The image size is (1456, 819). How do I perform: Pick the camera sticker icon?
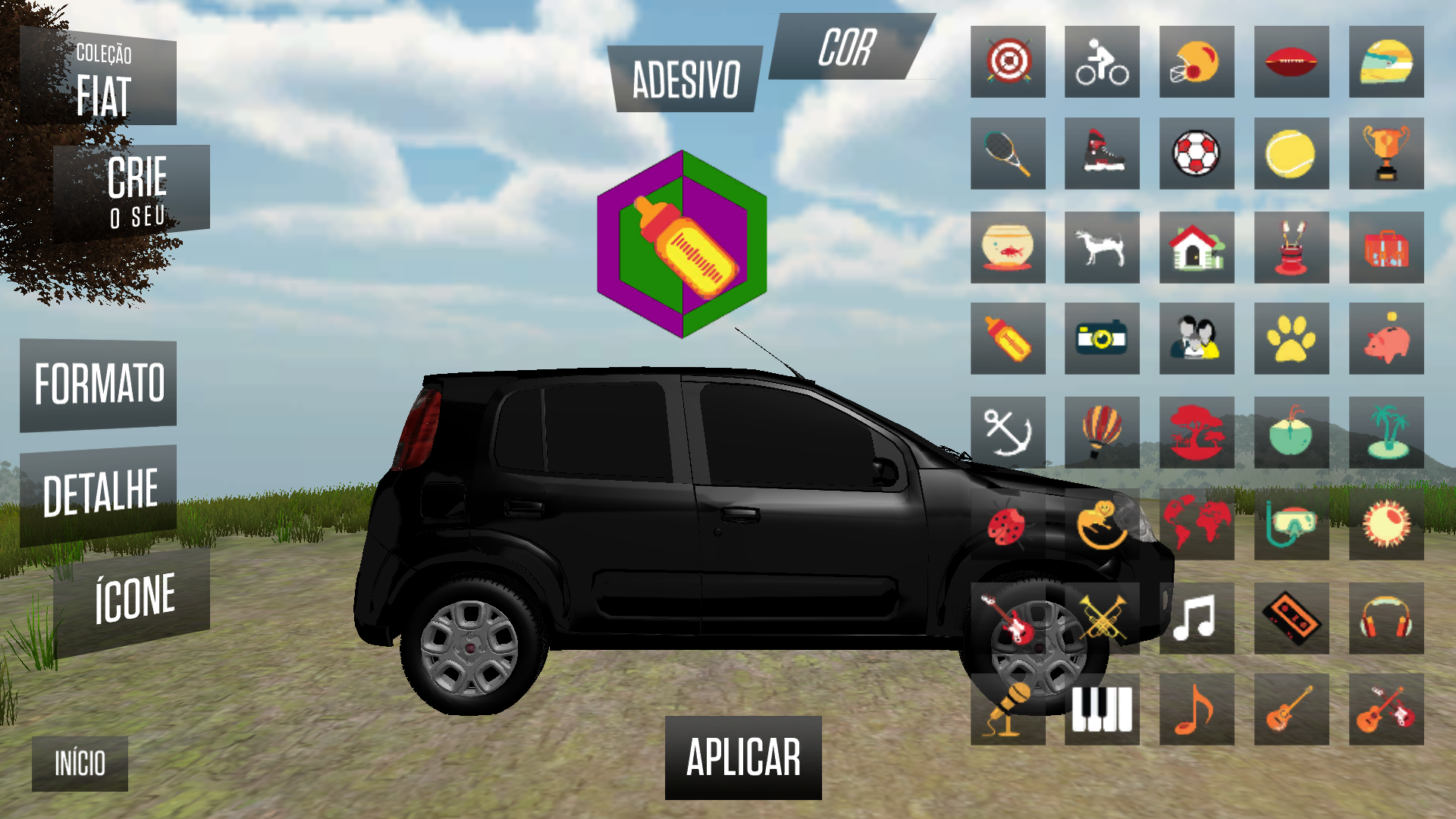coord(1102,338)
